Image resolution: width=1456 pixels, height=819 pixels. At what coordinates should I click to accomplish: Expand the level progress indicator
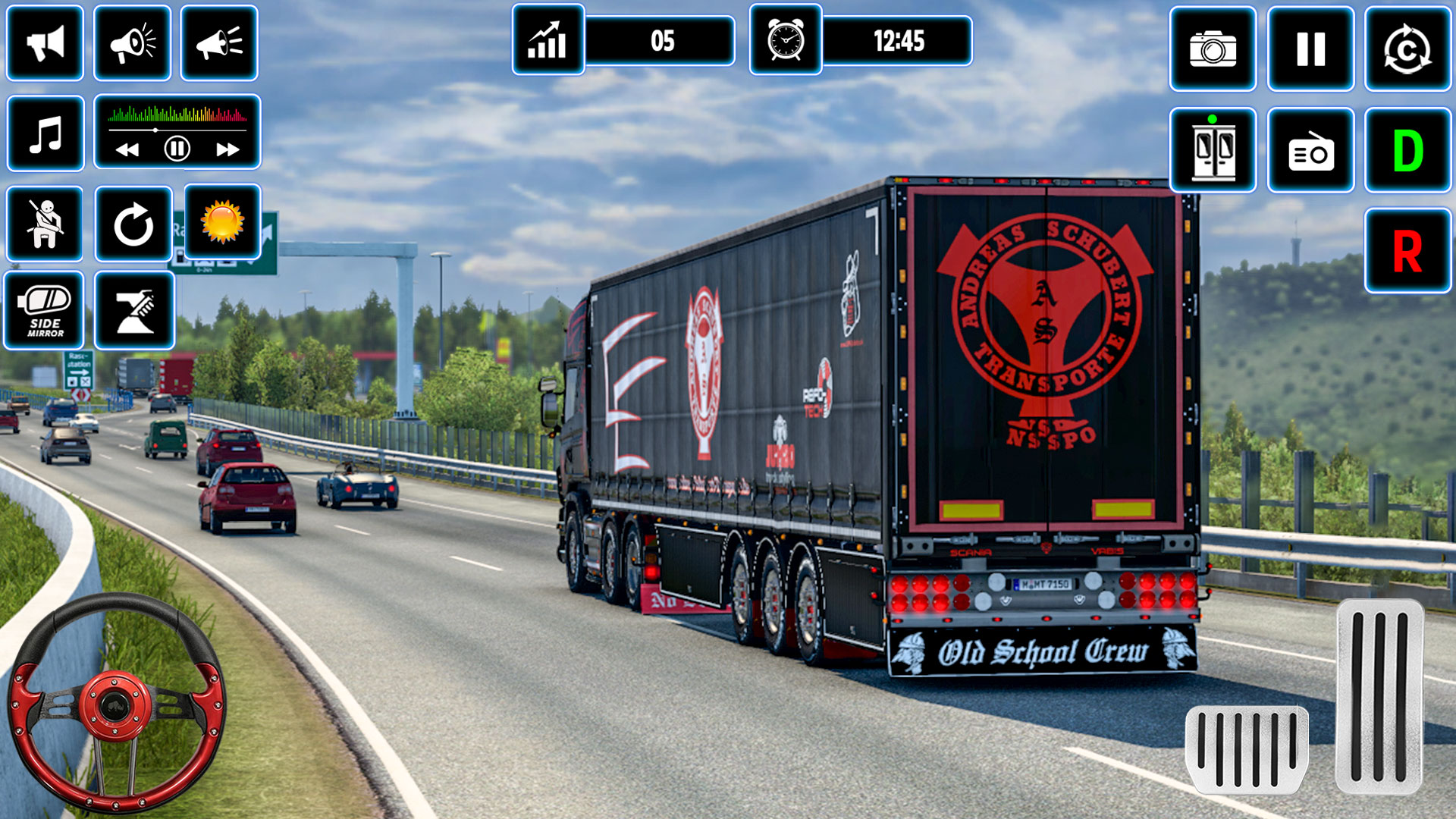(x=546, y=43)
